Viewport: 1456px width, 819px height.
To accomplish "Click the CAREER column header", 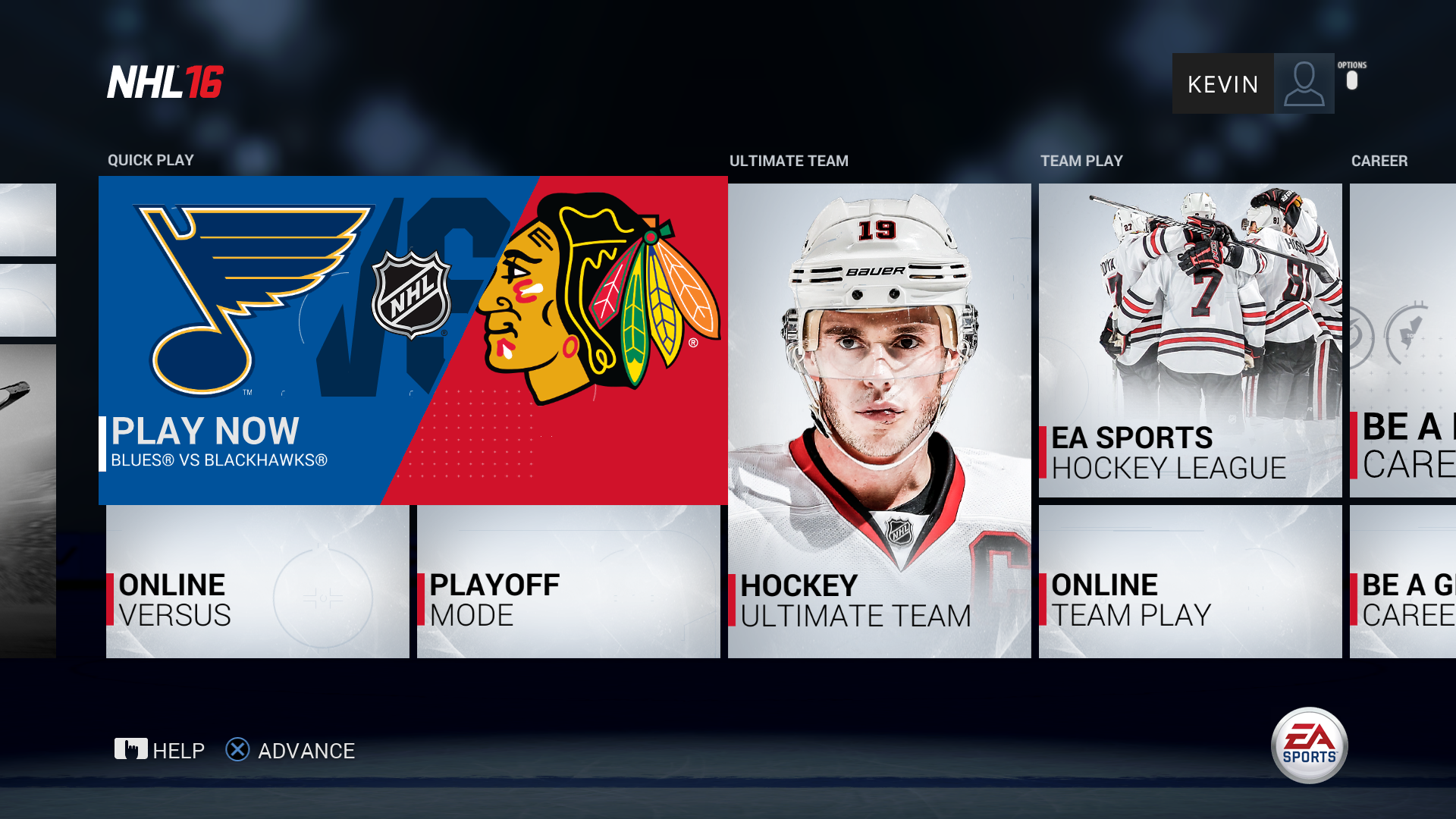I will pos(1380,160).
